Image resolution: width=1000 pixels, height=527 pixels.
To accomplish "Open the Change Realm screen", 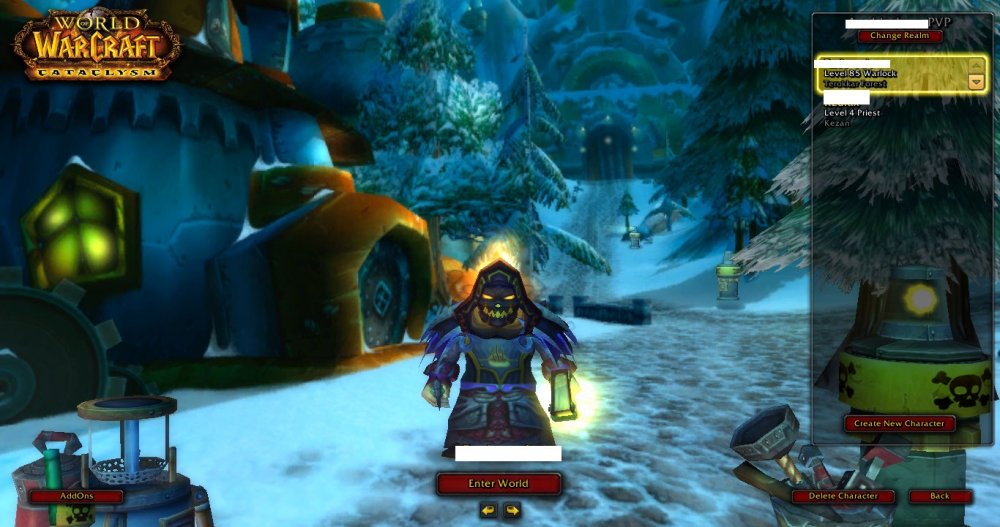I will click(899, 36).
